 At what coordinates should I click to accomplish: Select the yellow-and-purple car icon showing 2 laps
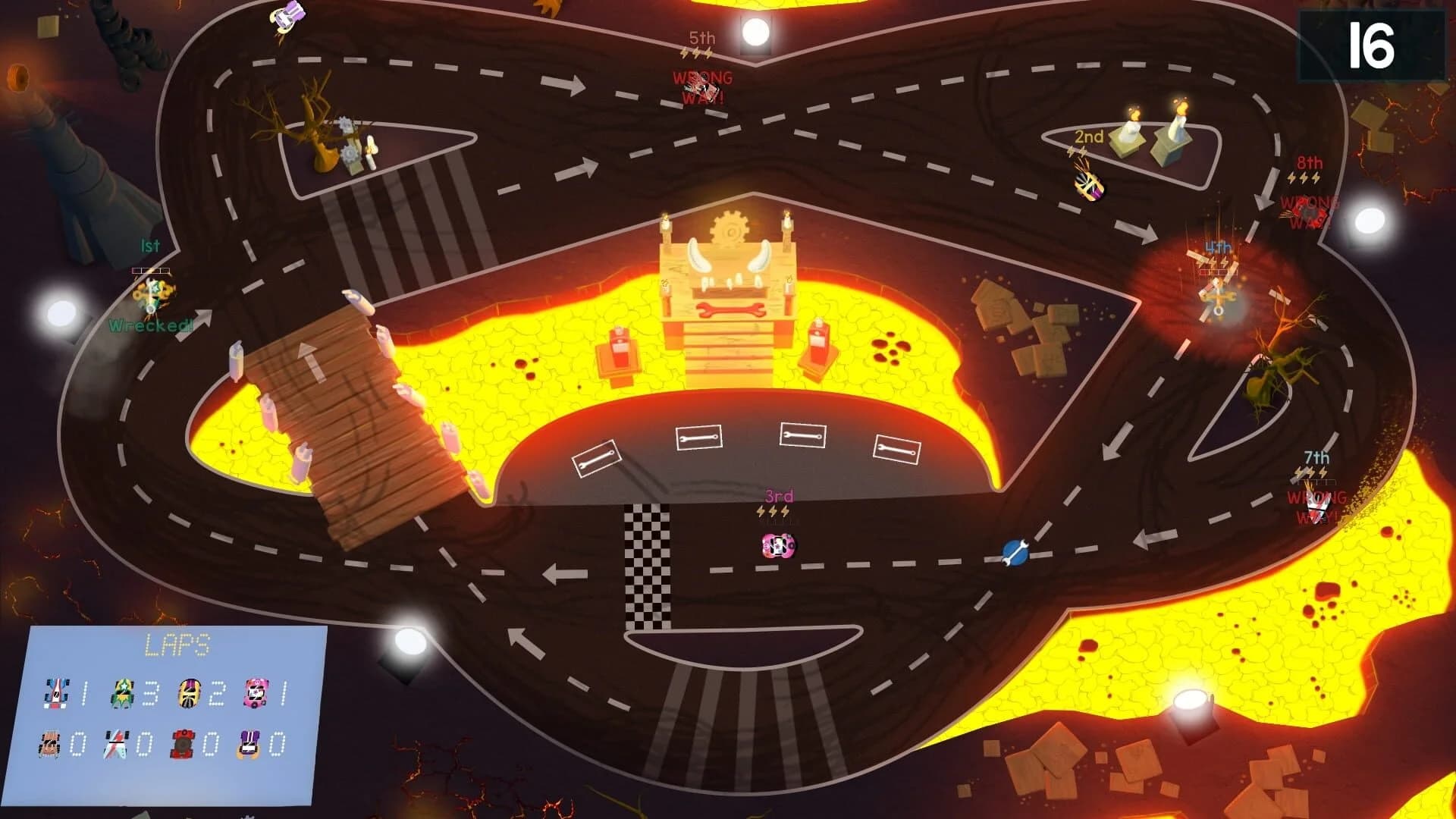(x=188, y=692)
